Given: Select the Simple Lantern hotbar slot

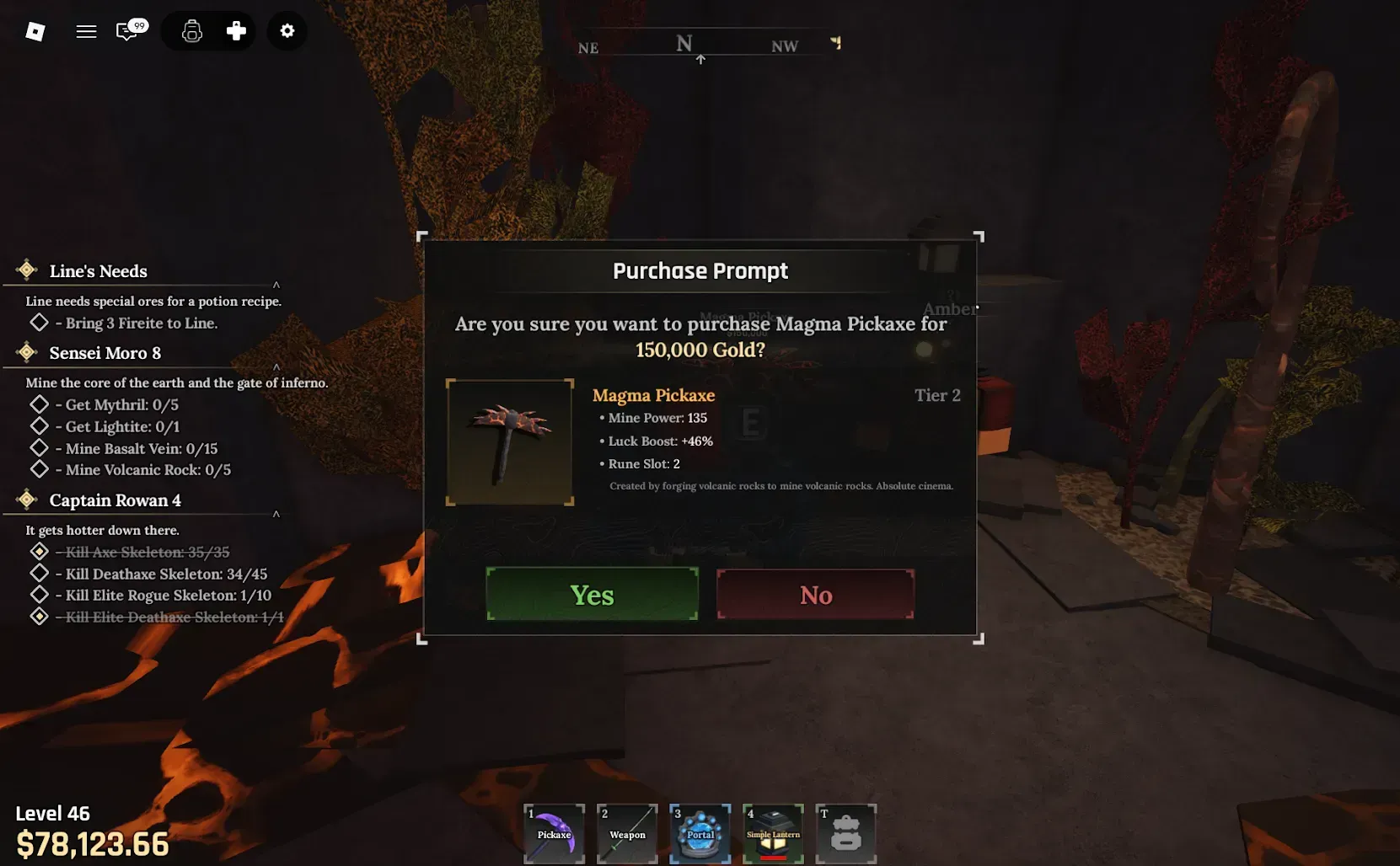Looking at the screenshot, I should 773,833.
